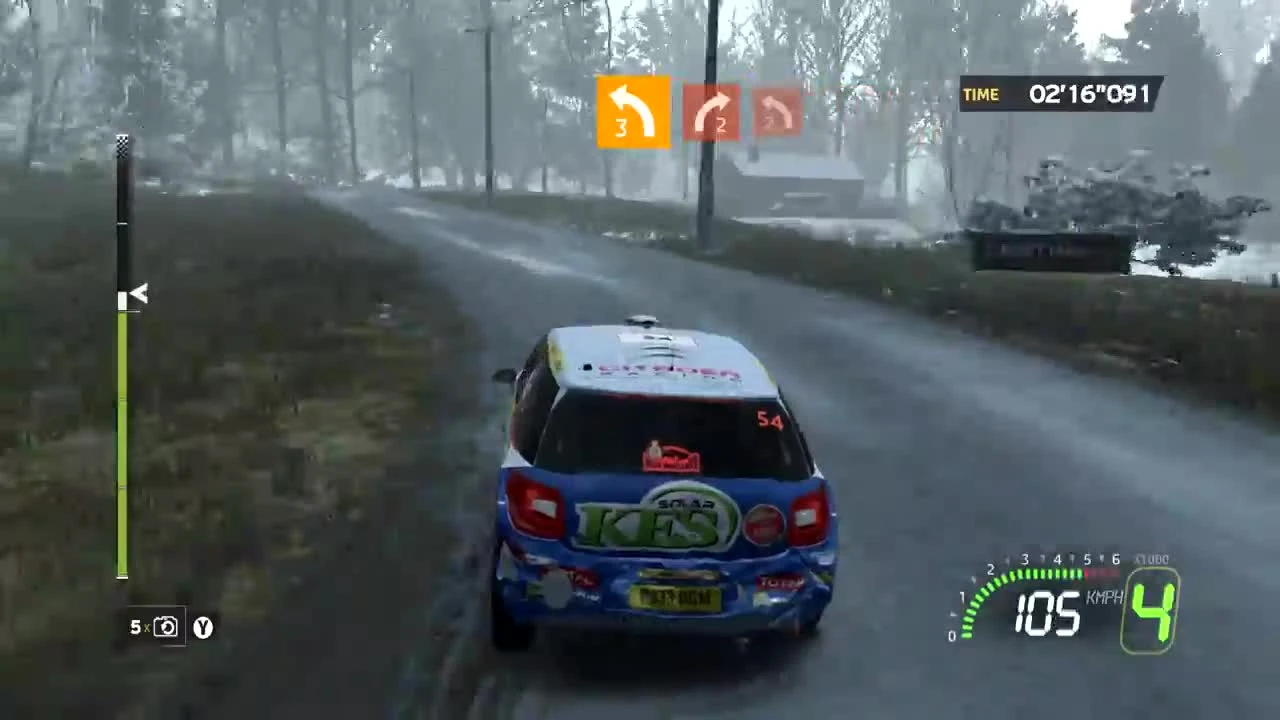Click the position marker arrow on stage progress bar
This screenshot has width=1280, height=720.
(x=137, y=295)
